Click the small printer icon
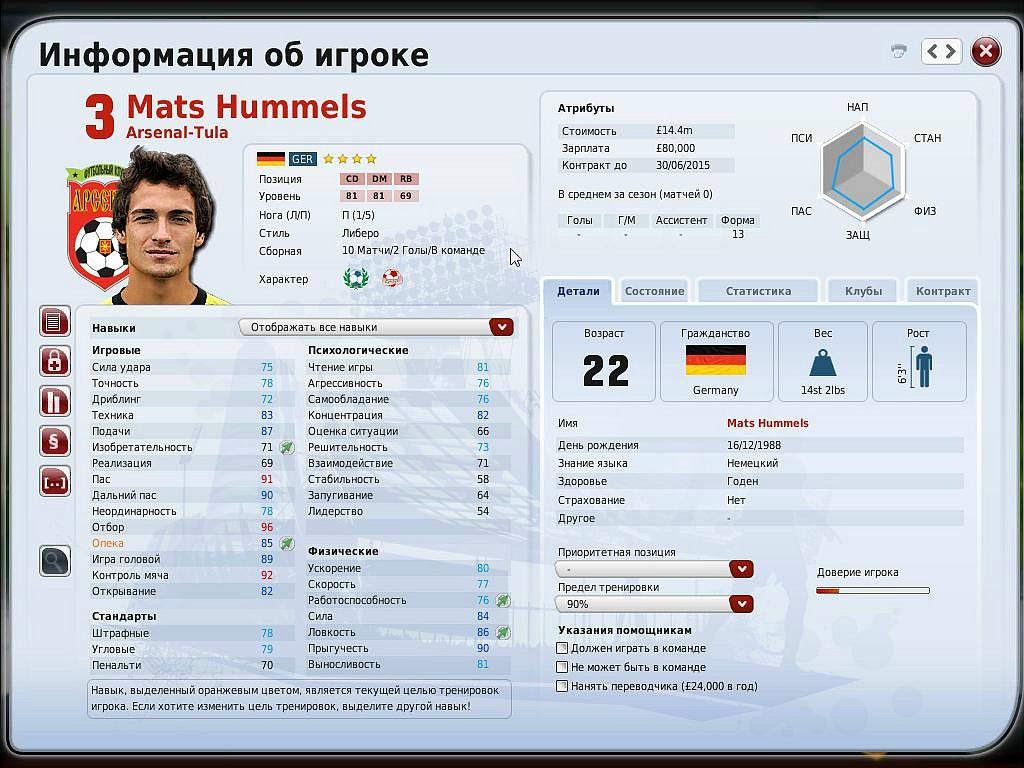This screenshot has width=1024, height=768. tap(898, 52)
